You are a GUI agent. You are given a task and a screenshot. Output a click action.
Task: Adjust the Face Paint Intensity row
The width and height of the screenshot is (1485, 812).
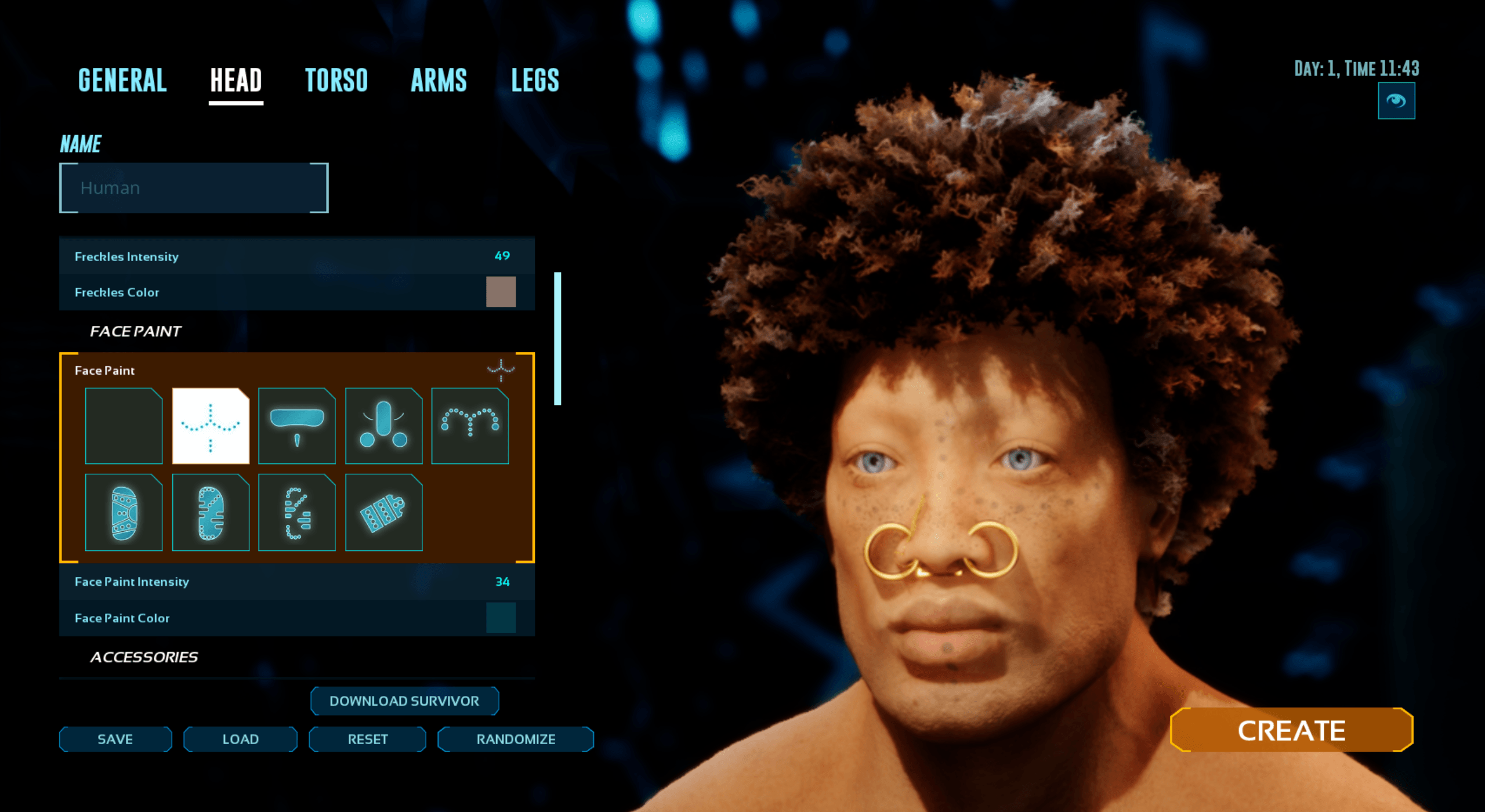coord(296,582)
